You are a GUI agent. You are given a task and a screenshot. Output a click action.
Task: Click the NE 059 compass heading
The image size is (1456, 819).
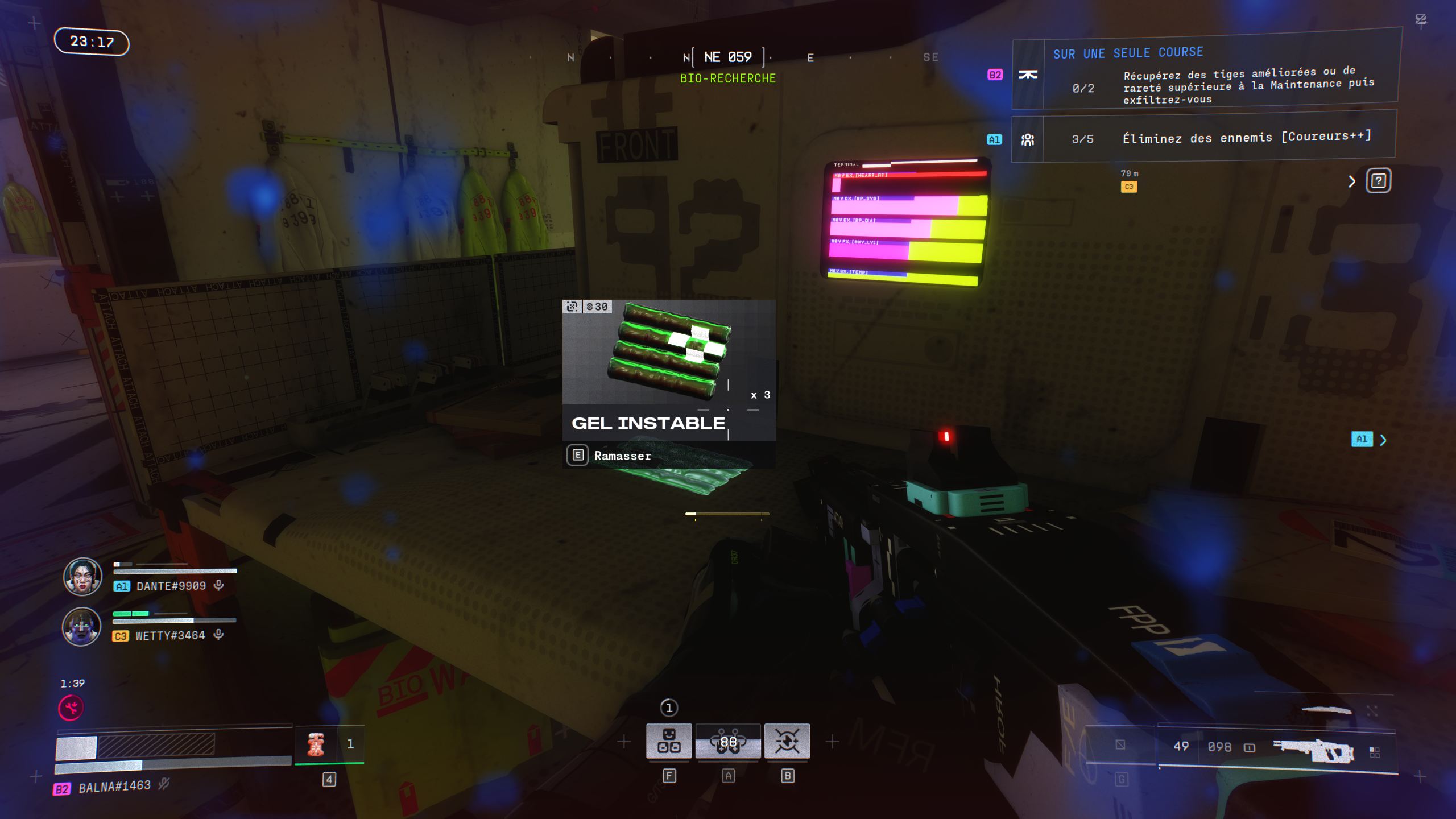tap(728, 57)
